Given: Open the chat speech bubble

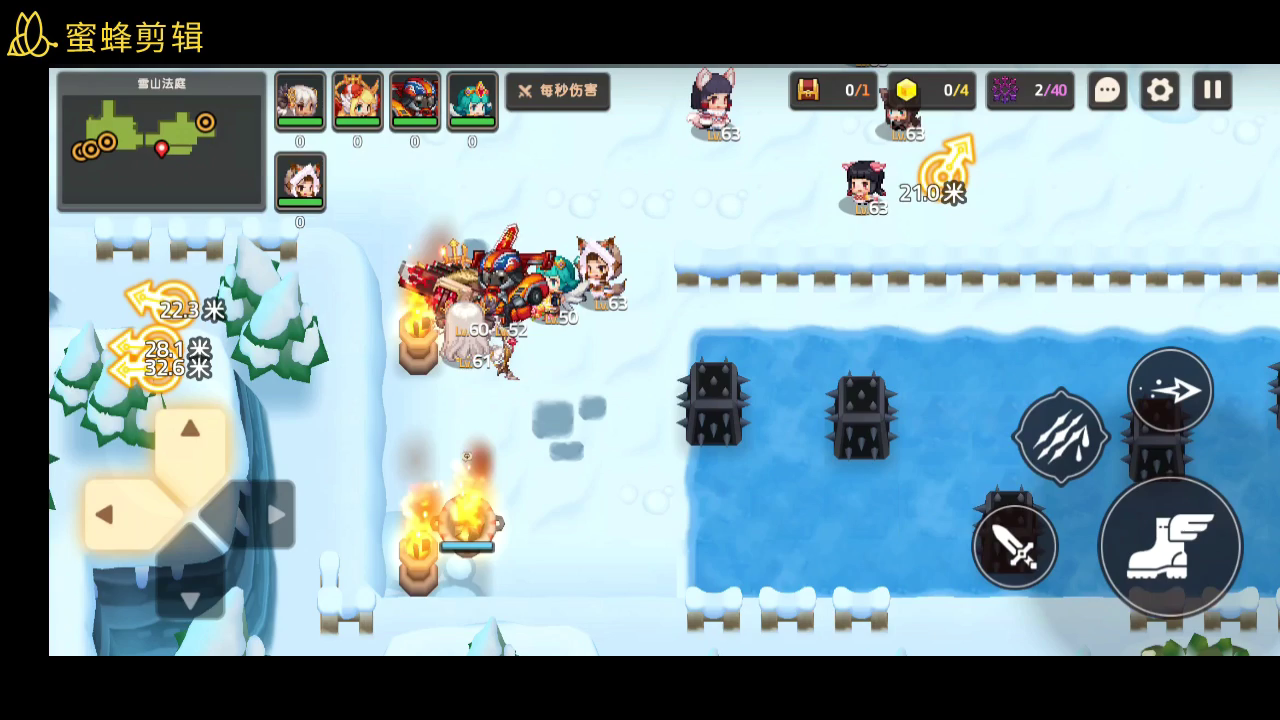Looking at the screenshot, I should (1107, 91).
